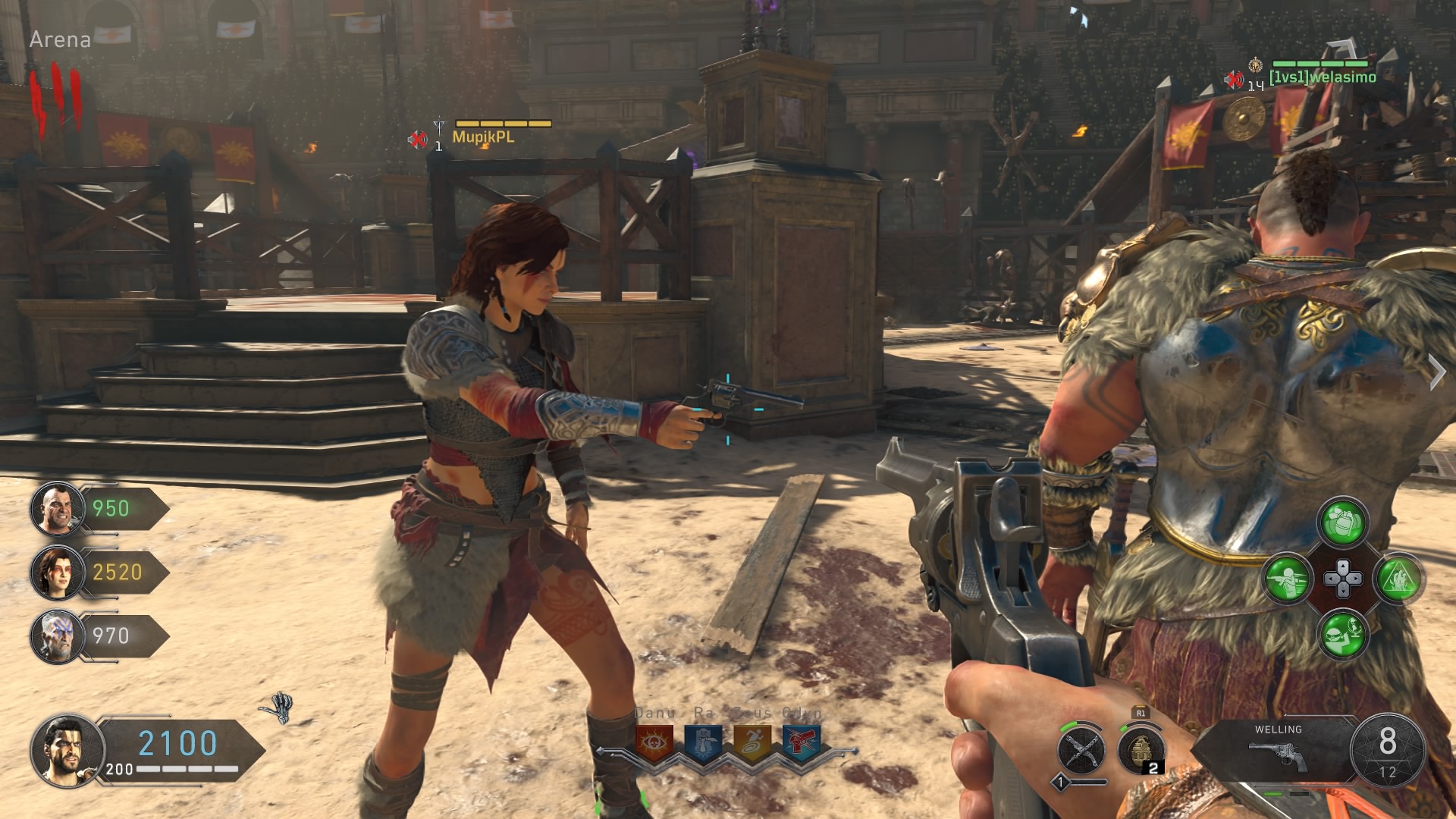Click the [1vs1]welasimo player name tag
Screen dimensions: 1456x819
pos(1323,77)
